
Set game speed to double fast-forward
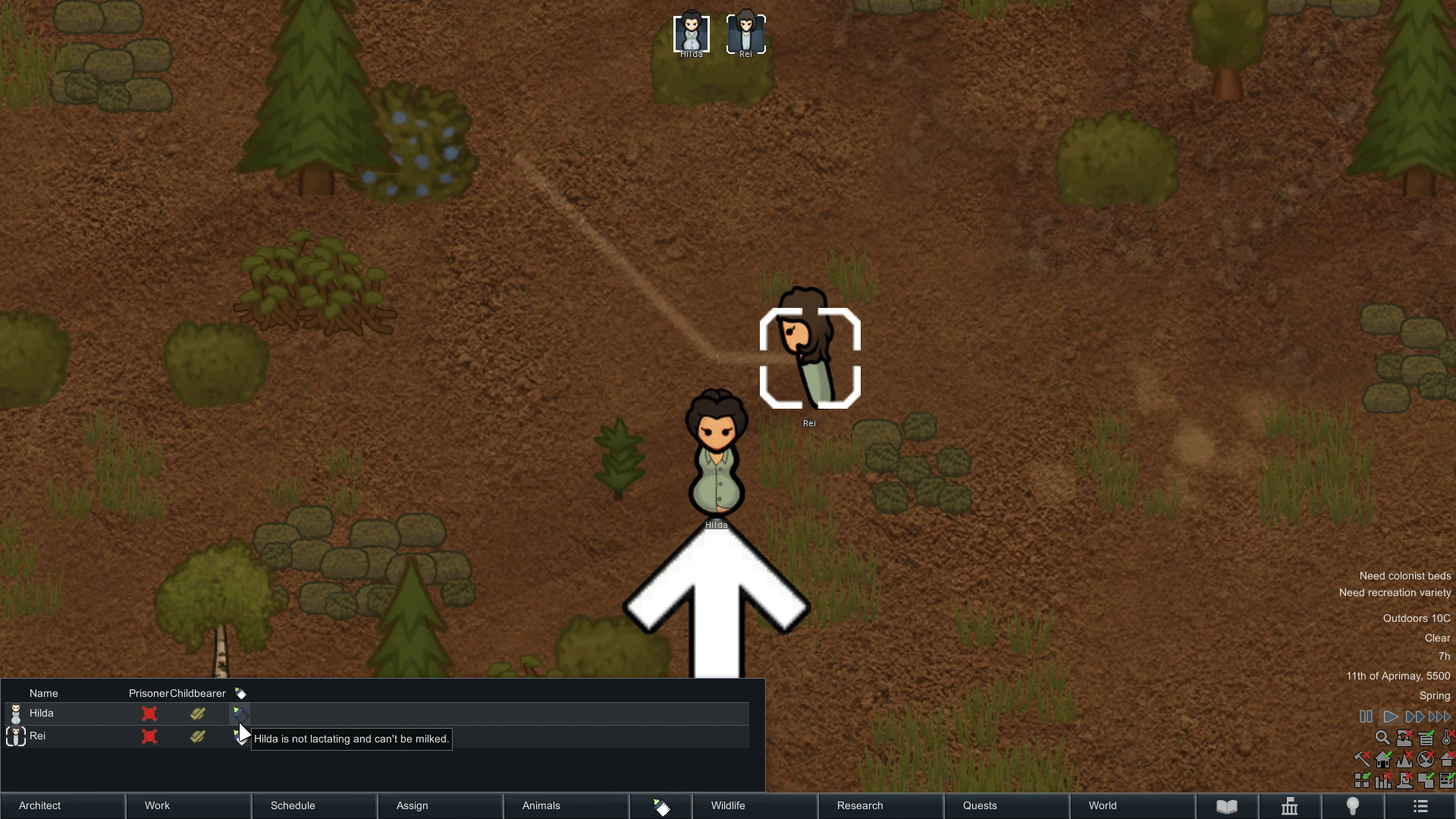coord(1414,717)
